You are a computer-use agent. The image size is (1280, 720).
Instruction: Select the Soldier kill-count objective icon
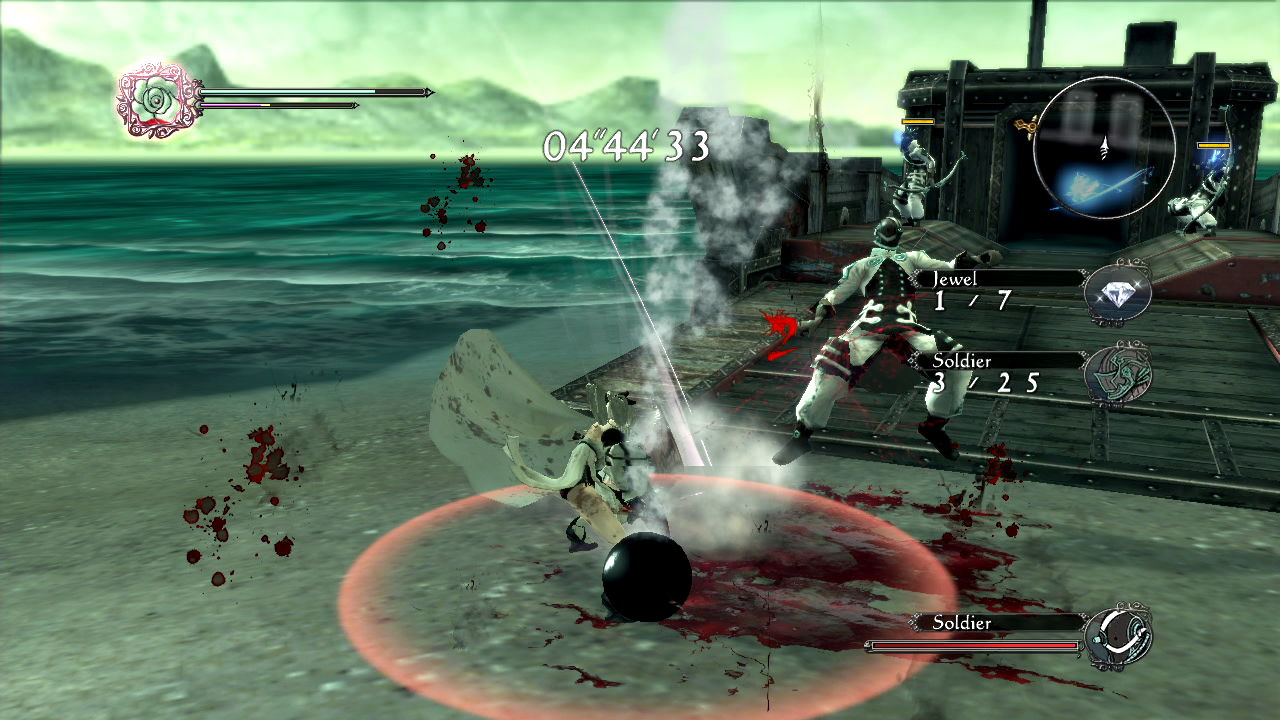click(x=1118, y=374)
